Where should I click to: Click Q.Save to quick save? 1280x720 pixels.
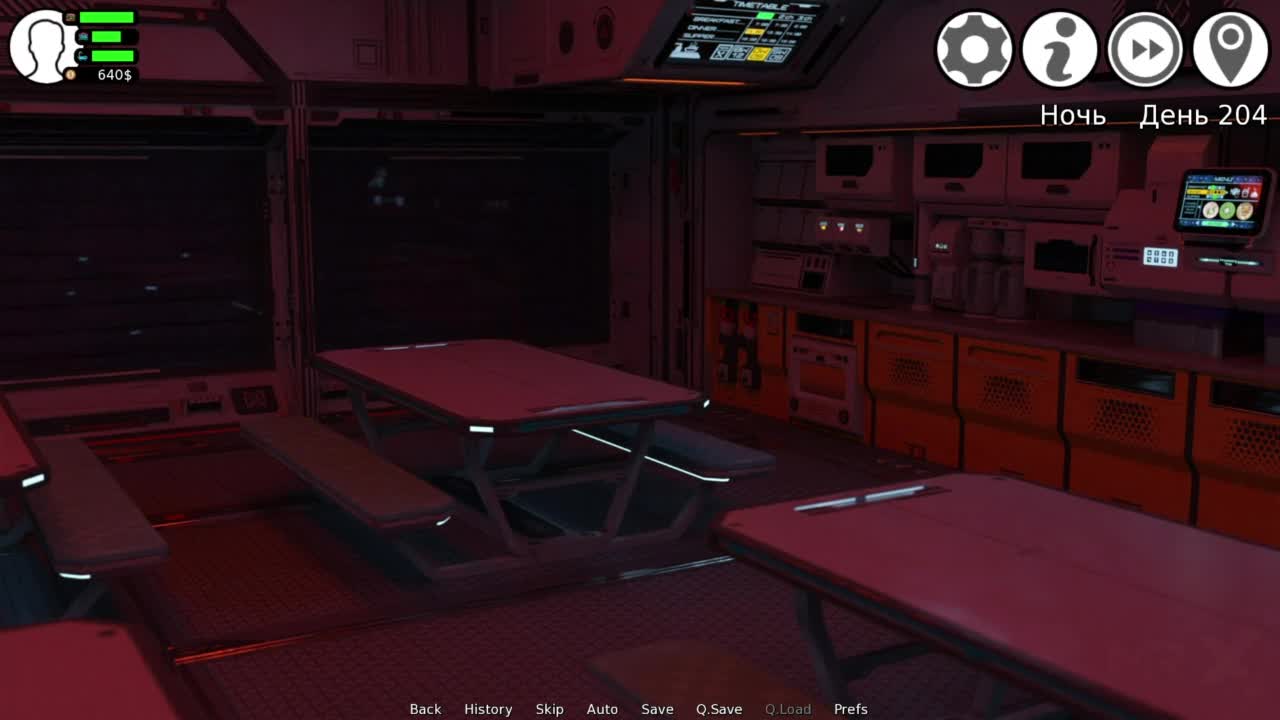[719, 709]
